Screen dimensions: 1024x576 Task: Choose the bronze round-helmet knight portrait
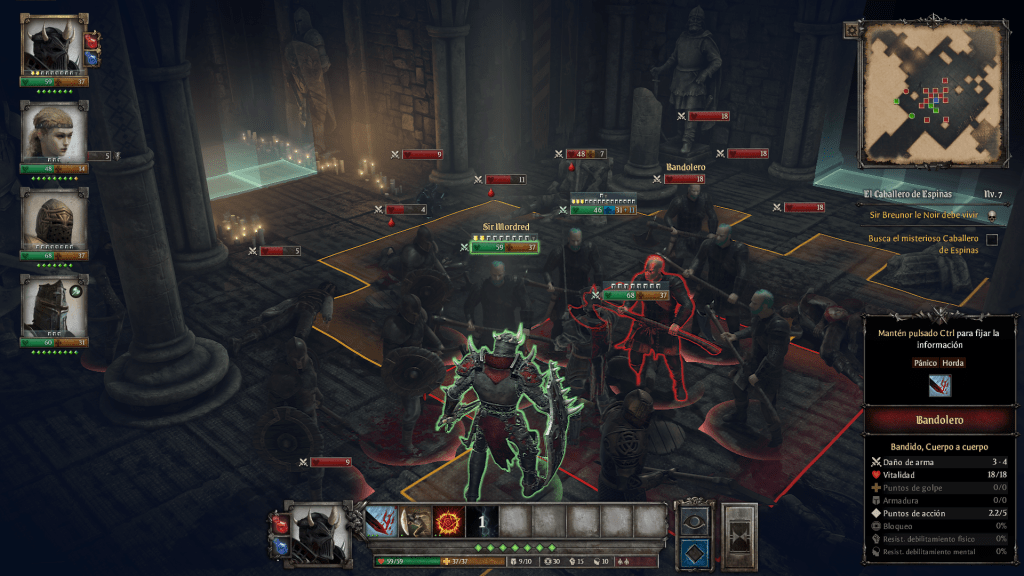(x=52, y=219)
